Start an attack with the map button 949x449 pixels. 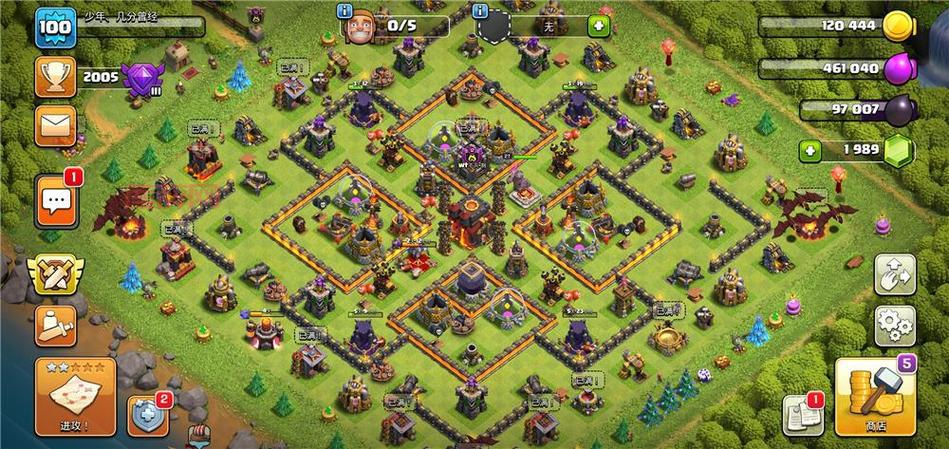tap(75, 397)
